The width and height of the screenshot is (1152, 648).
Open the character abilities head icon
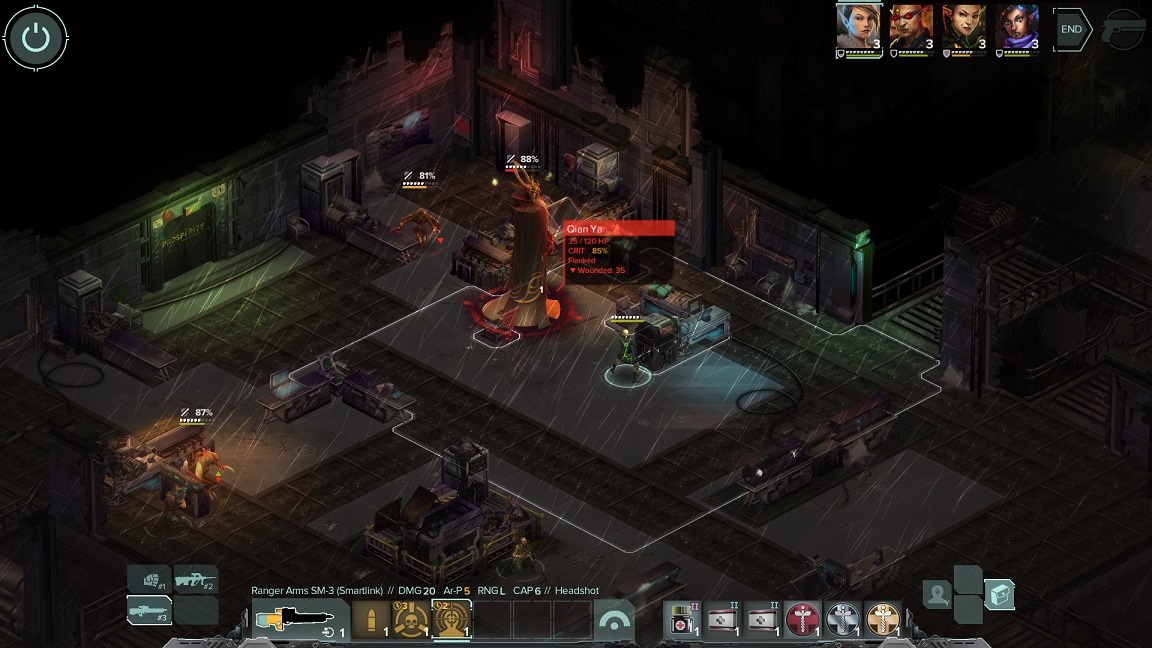937,595
